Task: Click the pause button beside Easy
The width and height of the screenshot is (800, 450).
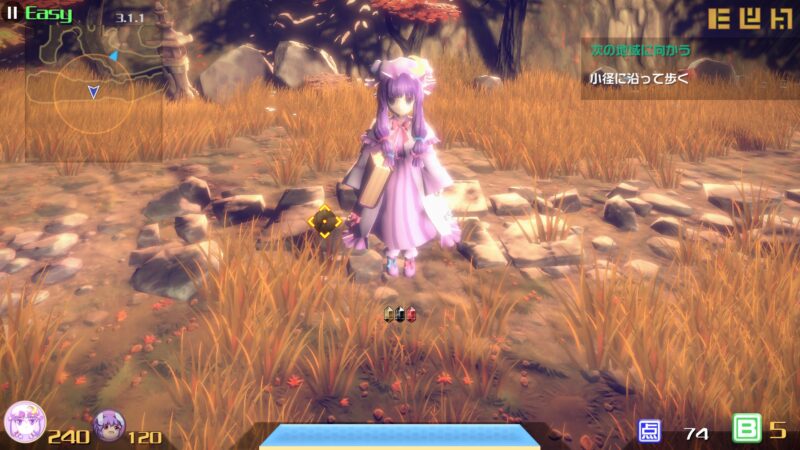Action: pyautogui.click(x=13, y=14)
